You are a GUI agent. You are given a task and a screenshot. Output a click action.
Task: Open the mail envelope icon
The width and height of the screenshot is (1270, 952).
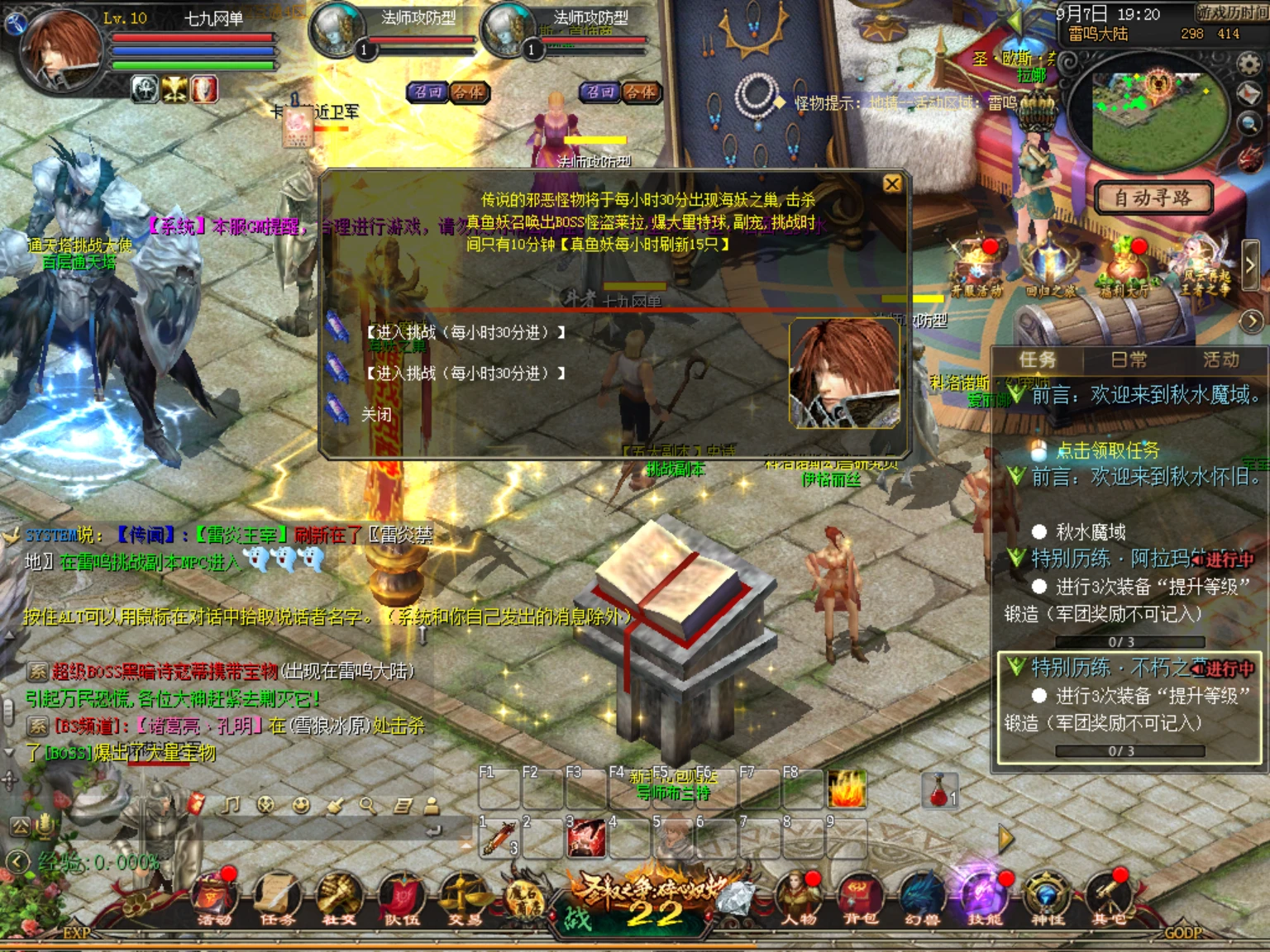[1250, 94]
